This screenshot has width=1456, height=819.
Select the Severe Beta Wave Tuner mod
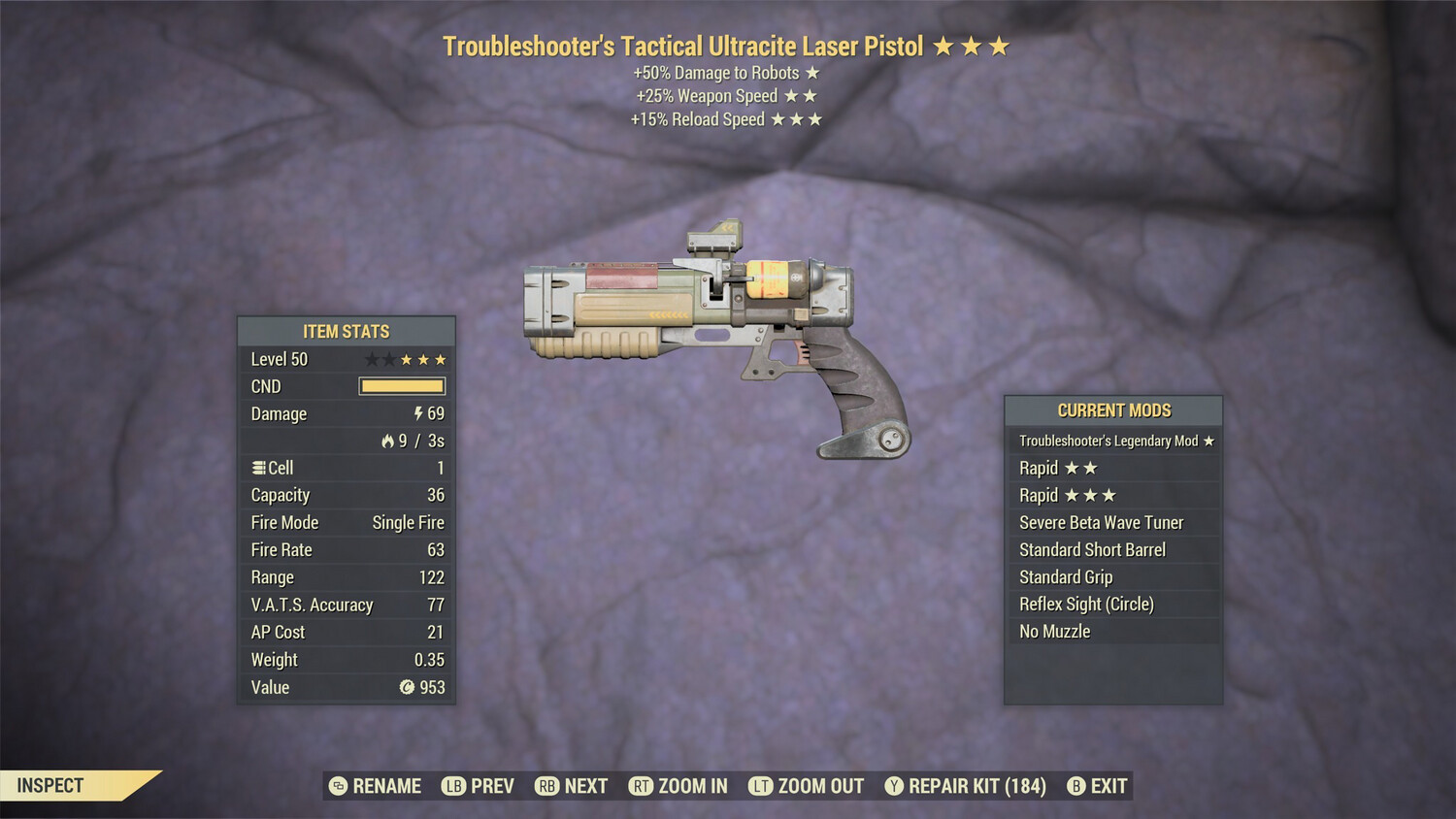tap(1101, 522)
